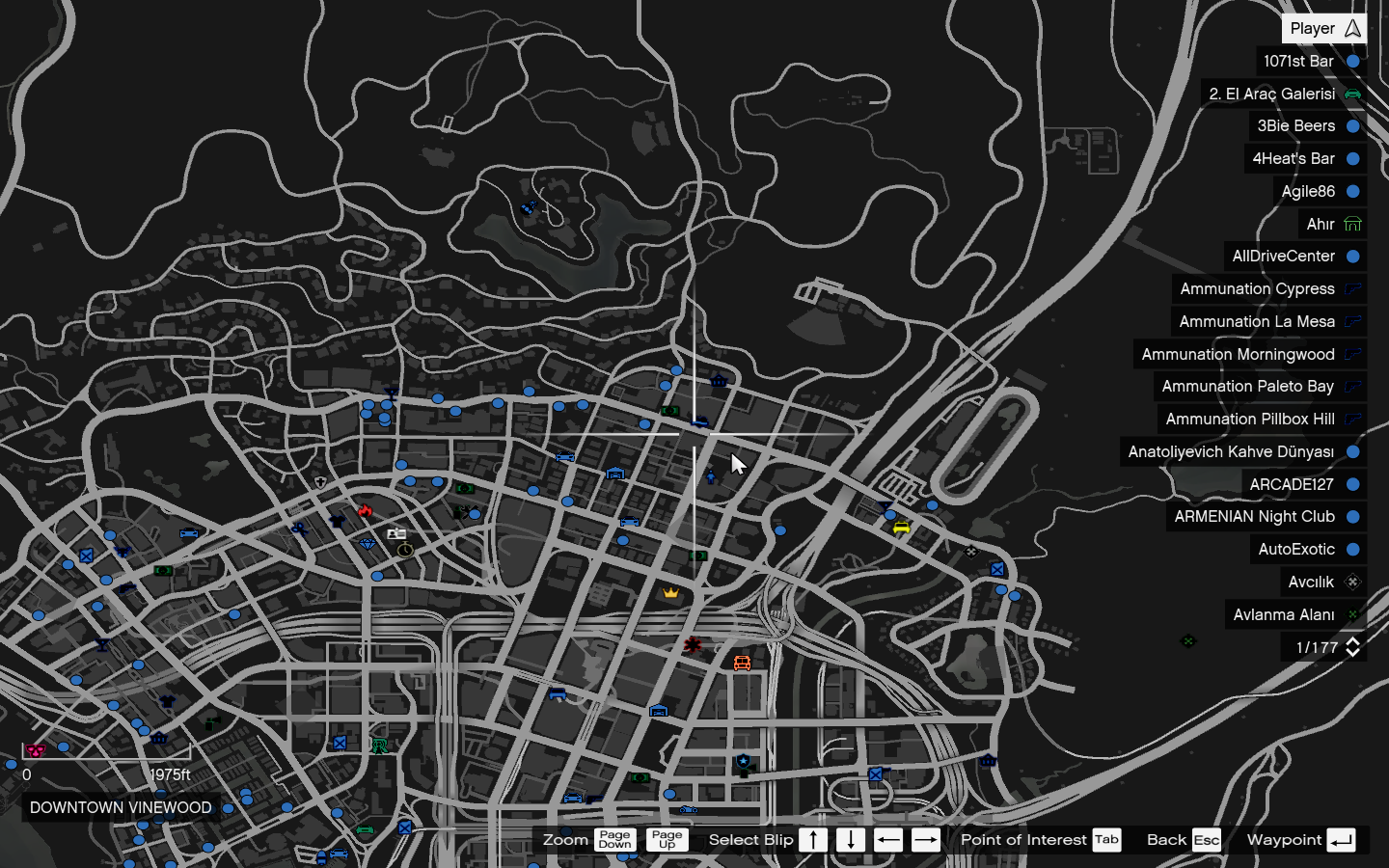Select Ammunation Cypress in the legend
Screen dimensions: 1389x868
(x=1268, y=289)
